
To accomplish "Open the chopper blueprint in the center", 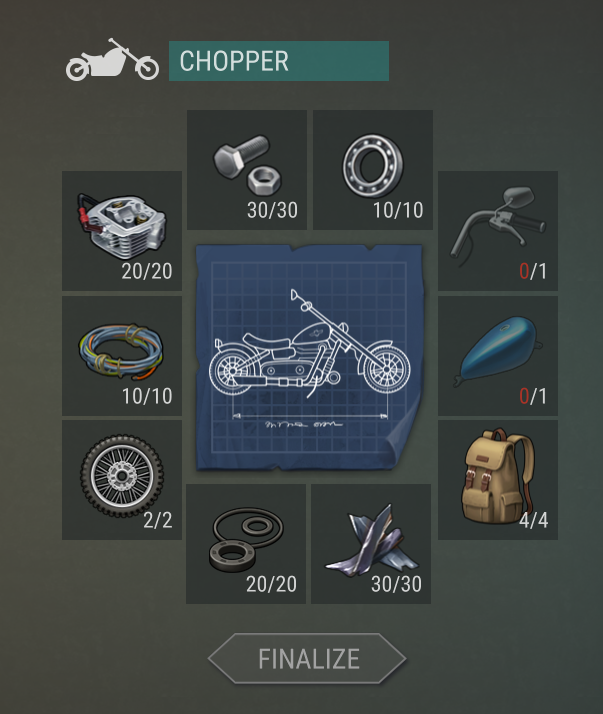I will tap(310, 357).
